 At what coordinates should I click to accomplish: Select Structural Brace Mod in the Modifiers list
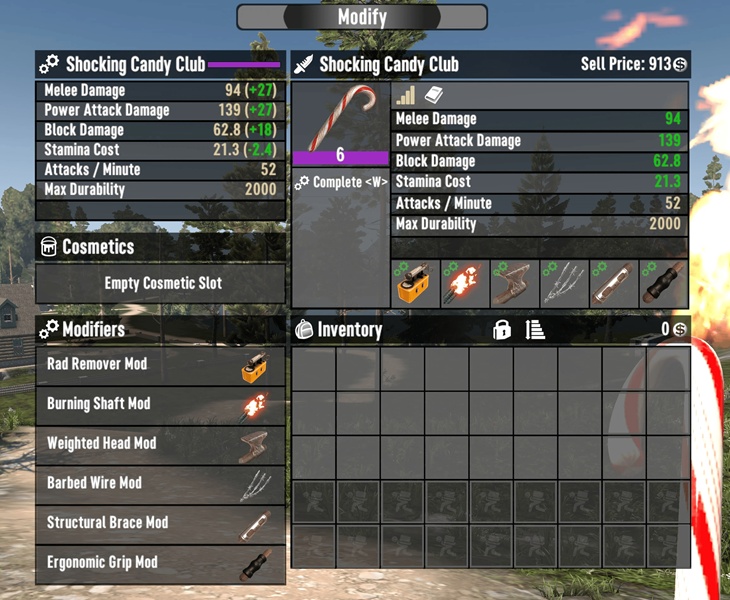(160, 523)
